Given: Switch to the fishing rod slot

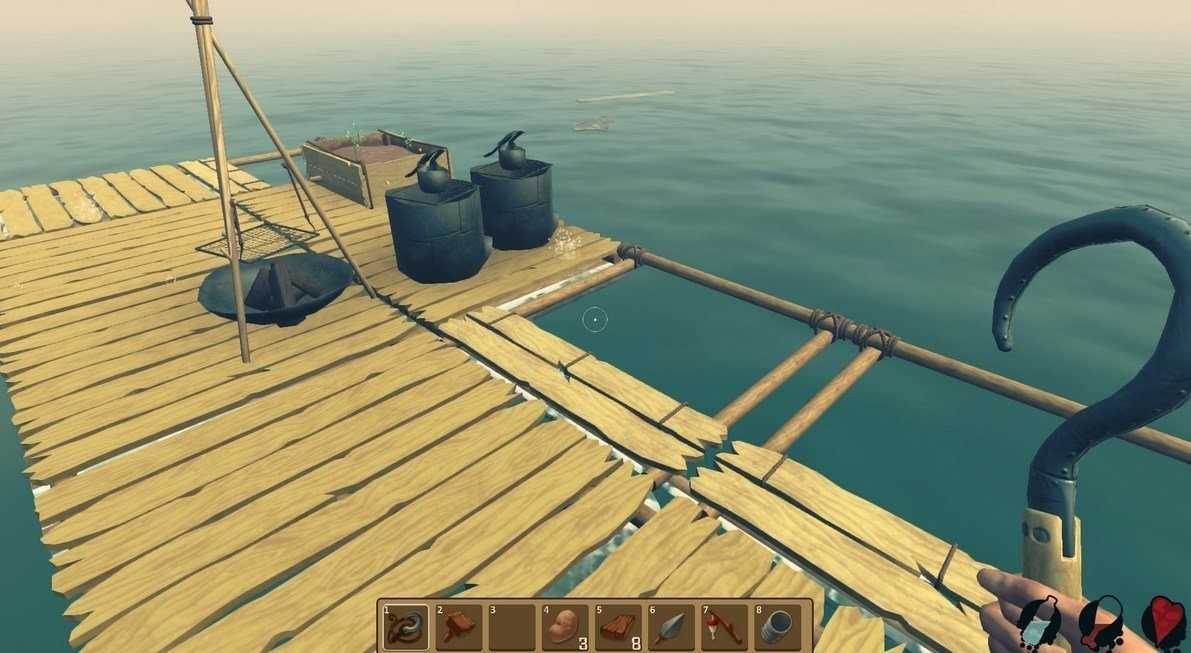Looking at the screenshot, I should coord(724,627).
